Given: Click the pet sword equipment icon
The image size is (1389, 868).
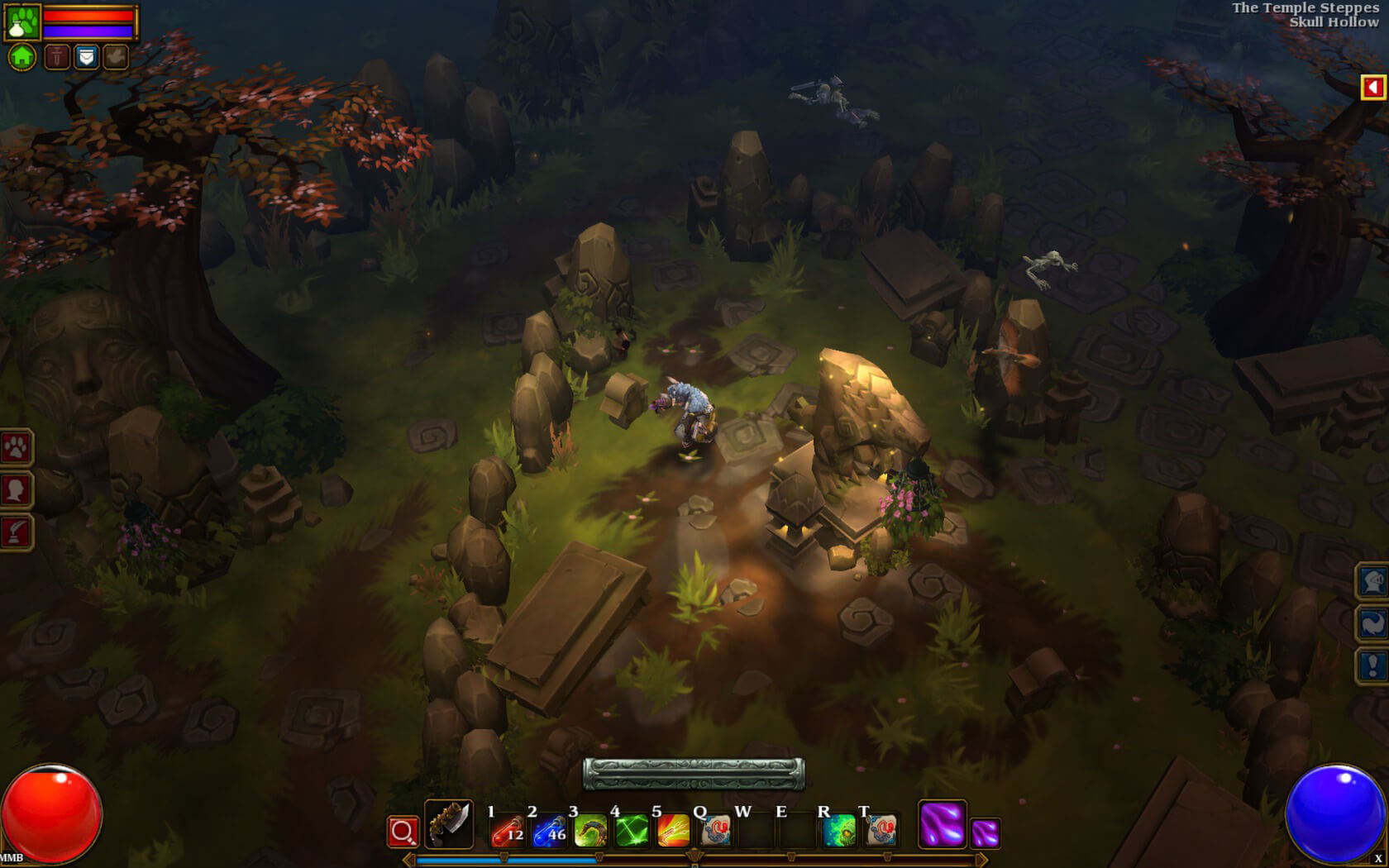Looking at the screenshot, I should 56,56.
